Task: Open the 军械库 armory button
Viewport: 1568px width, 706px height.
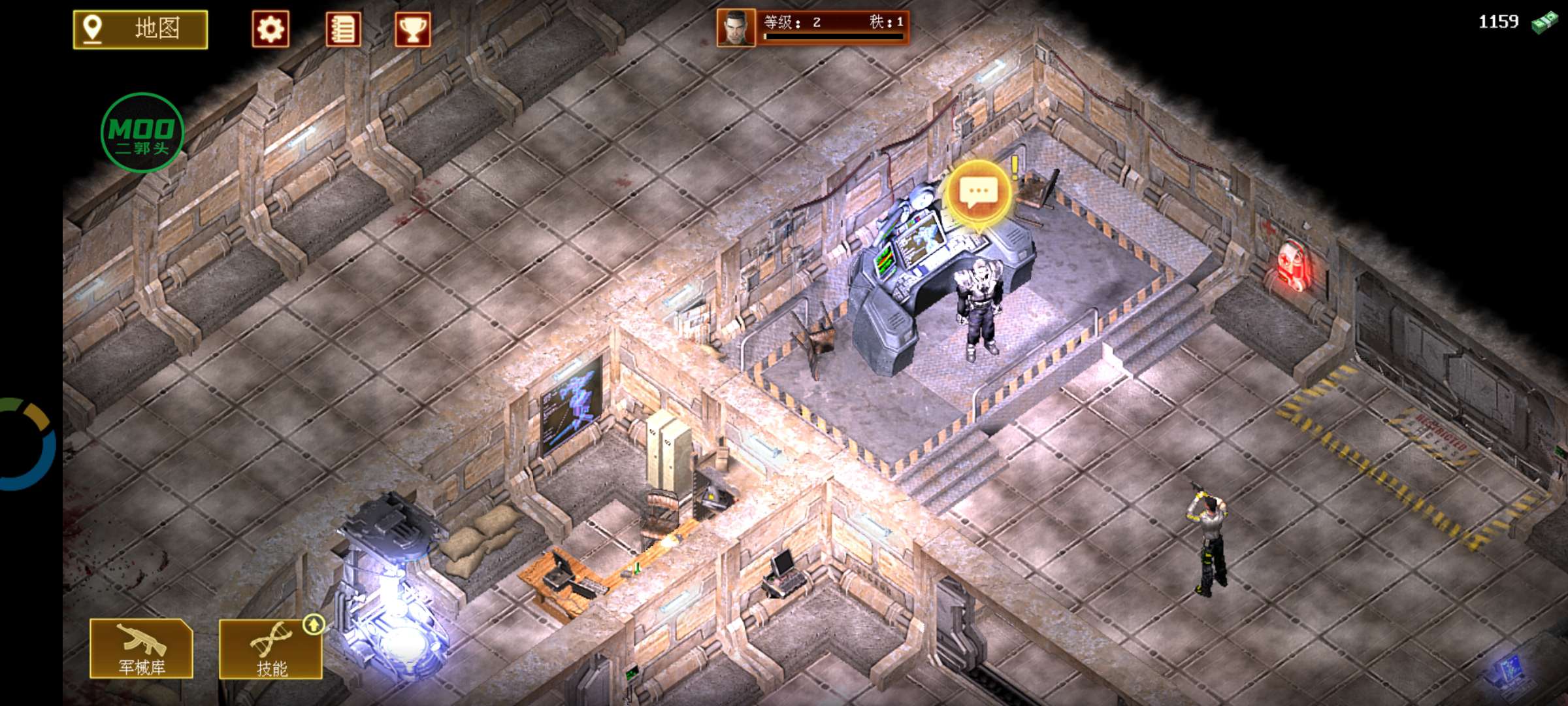Action: tap(142, 648)
